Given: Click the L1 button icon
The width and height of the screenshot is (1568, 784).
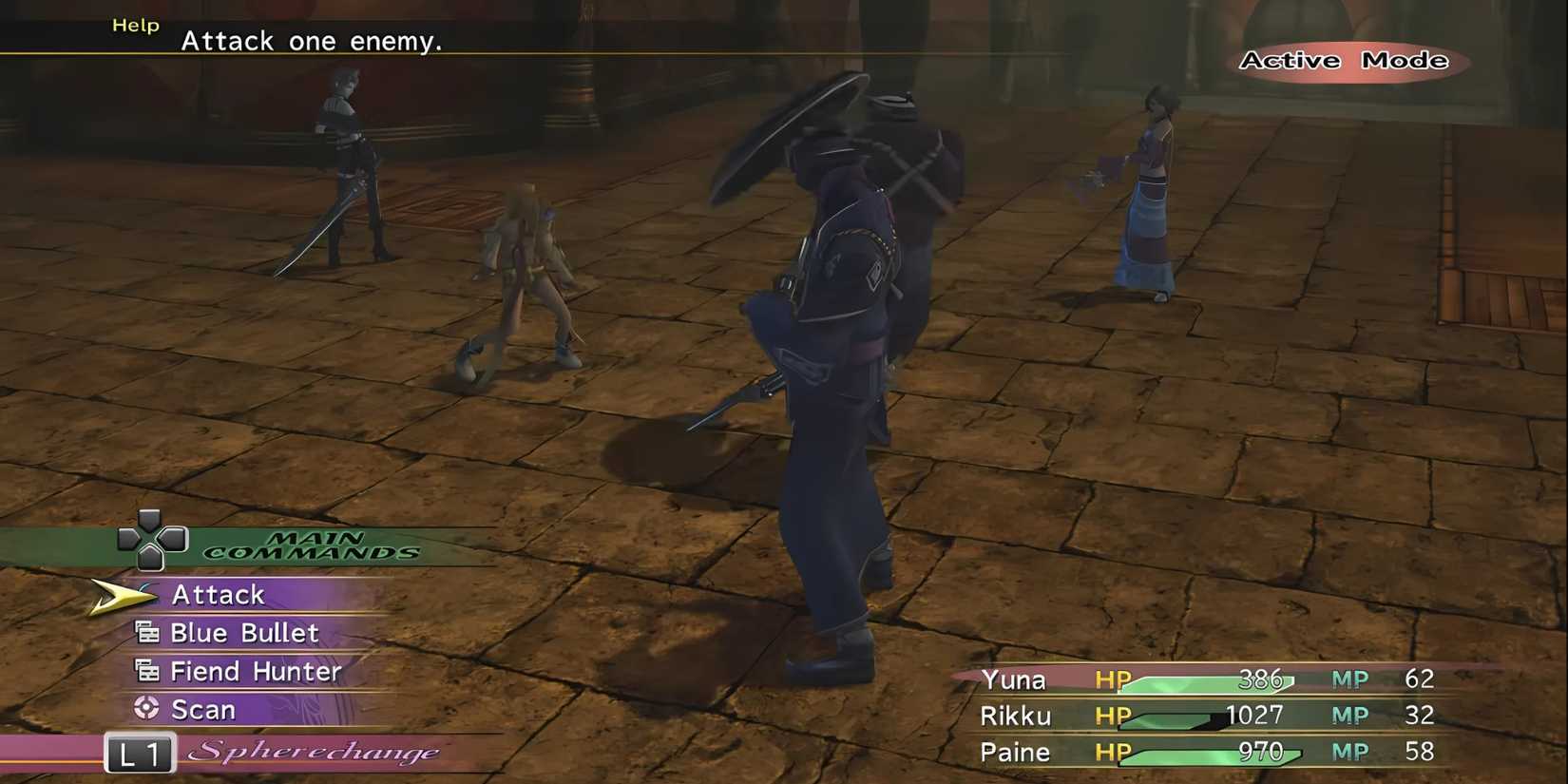Looking at the screenshot, I should pyautogui.click(x=139, y=754).
